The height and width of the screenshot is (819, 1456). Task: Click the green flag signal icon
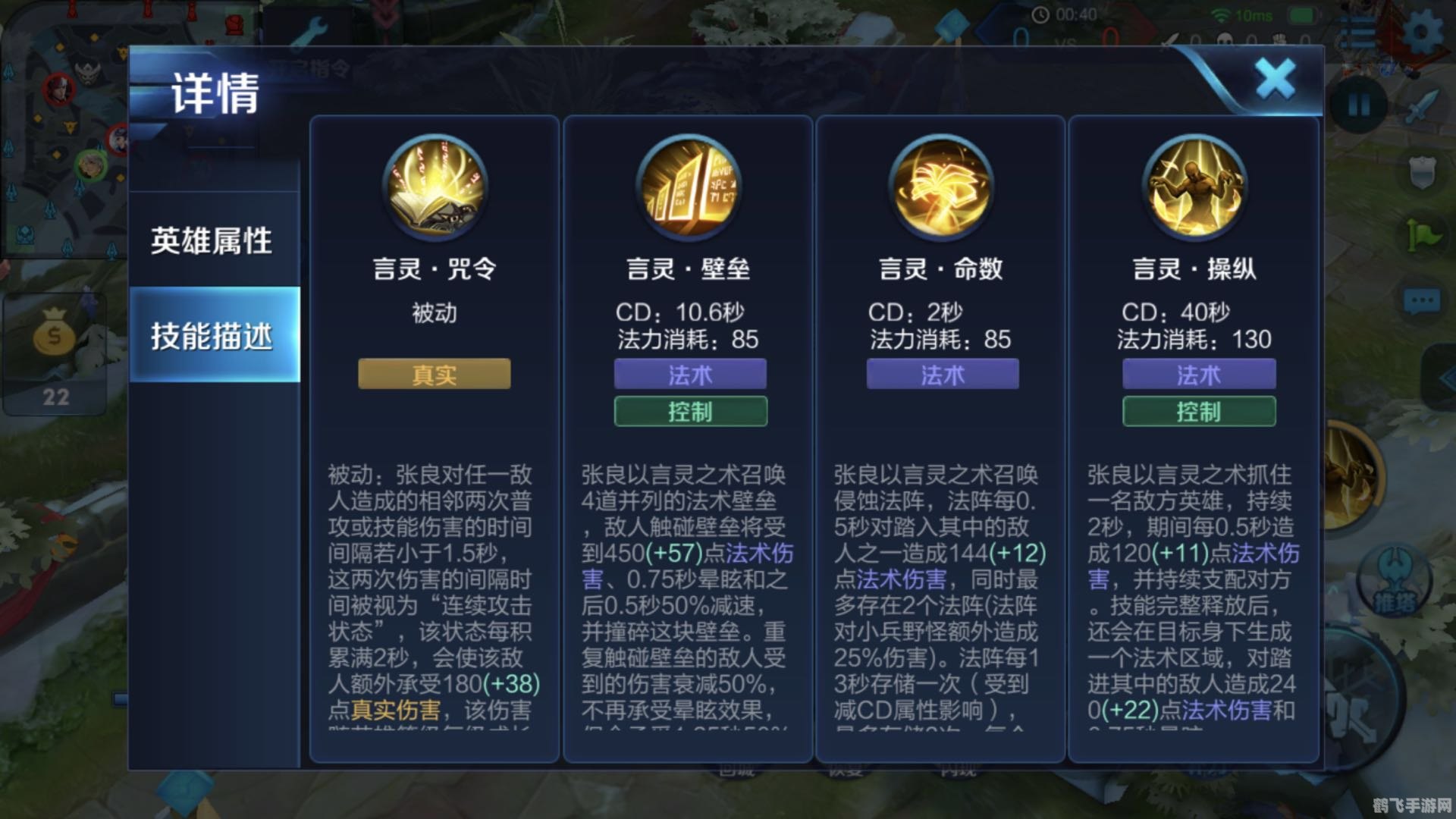(x=1422, y=233)
